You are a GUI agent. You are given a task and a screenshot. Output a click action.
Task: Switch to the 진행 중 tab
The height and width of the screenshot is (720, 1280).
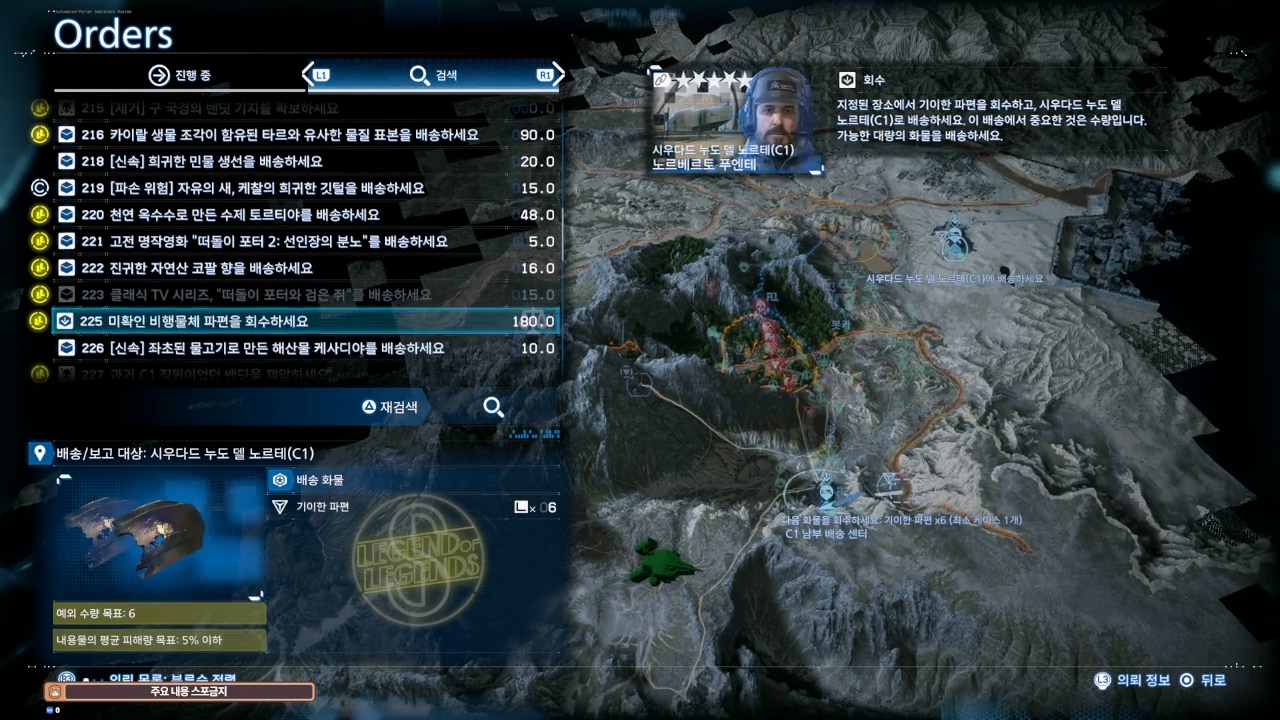[x=180, y=75]
